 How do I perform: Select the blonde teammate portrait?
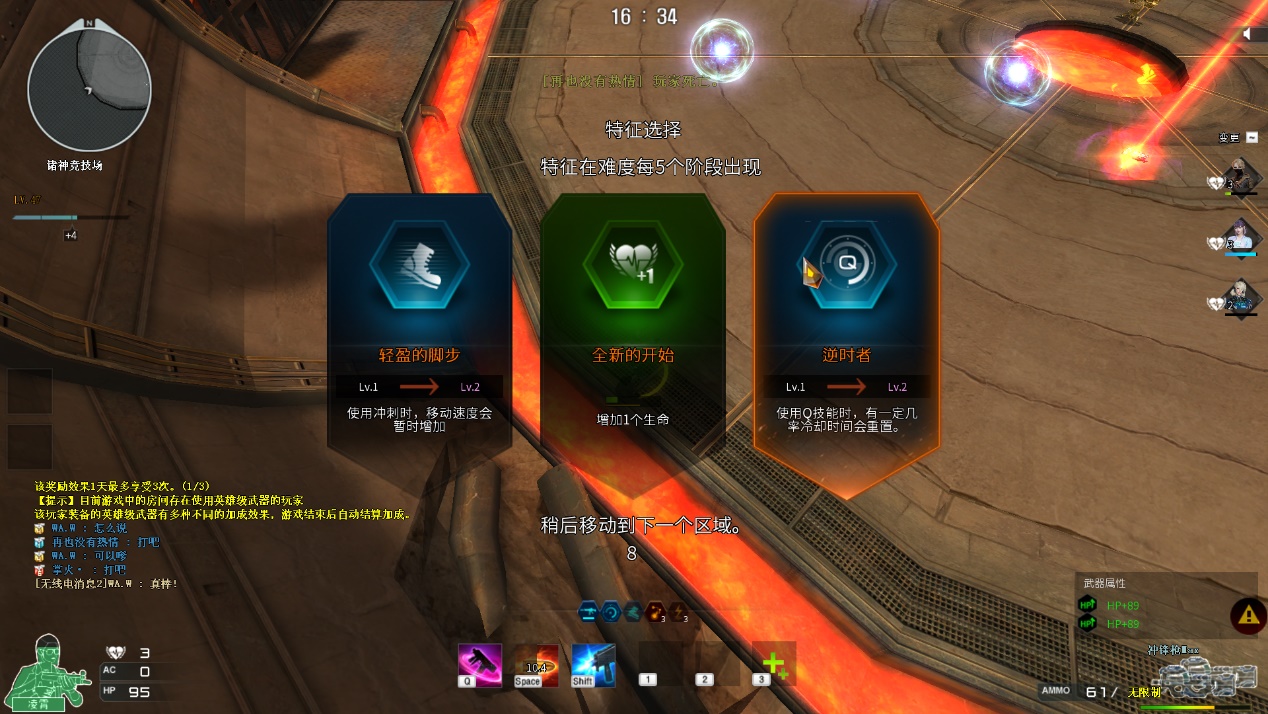[x=1240, y=295]
